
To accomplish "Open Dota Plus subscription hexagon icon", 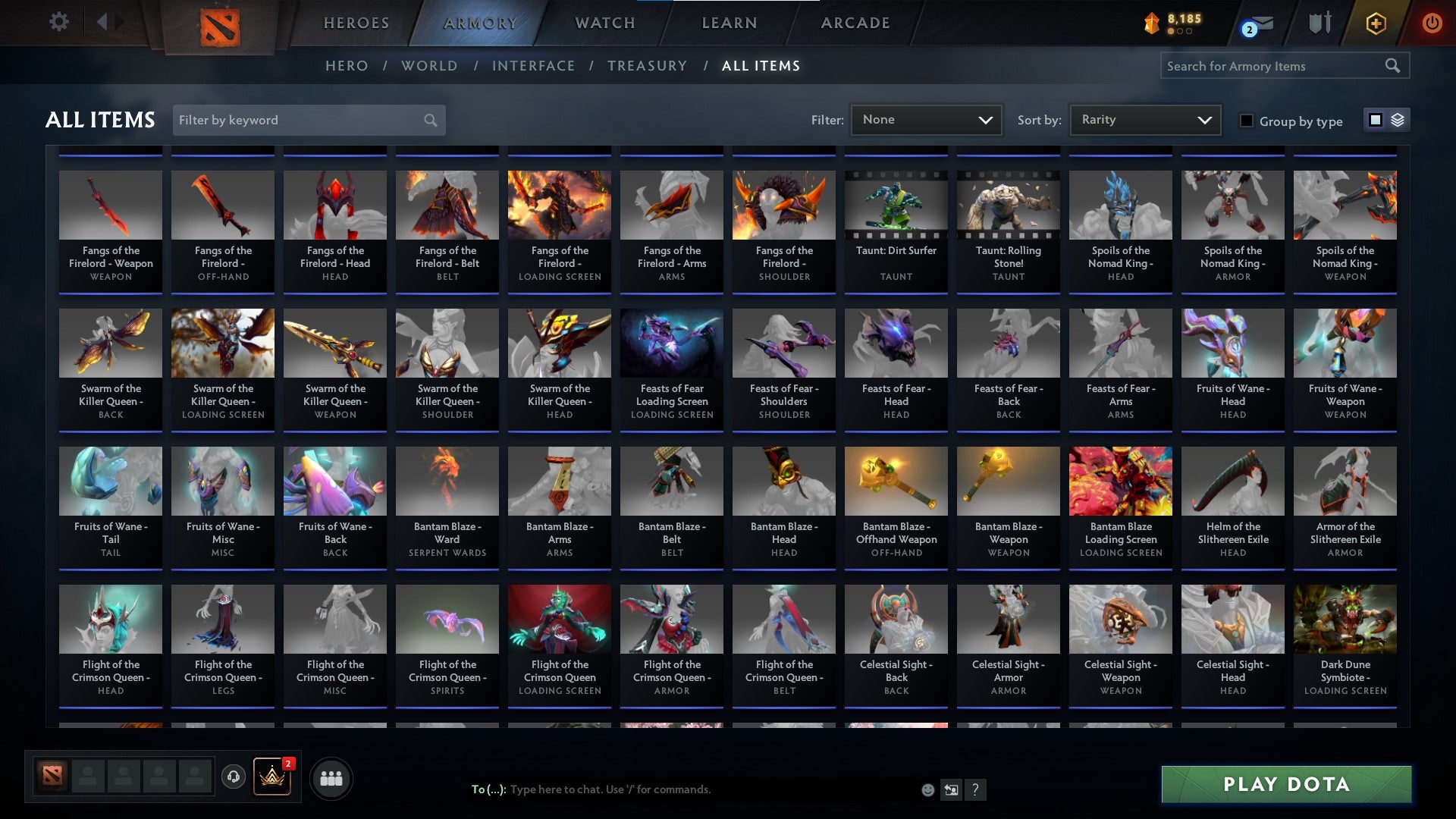I will pyautogui.click(x=1376, y=23).
